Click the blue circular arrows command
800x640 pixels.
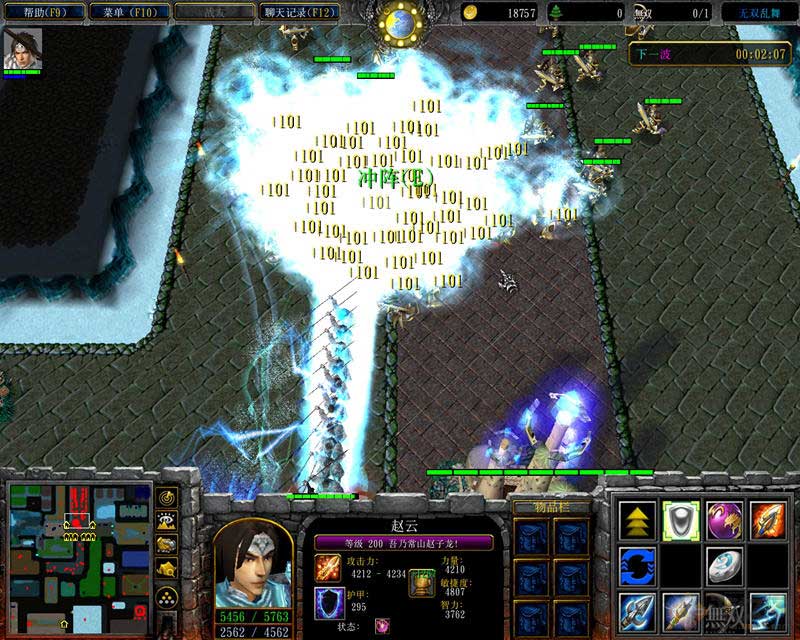(x=638, y=566)
